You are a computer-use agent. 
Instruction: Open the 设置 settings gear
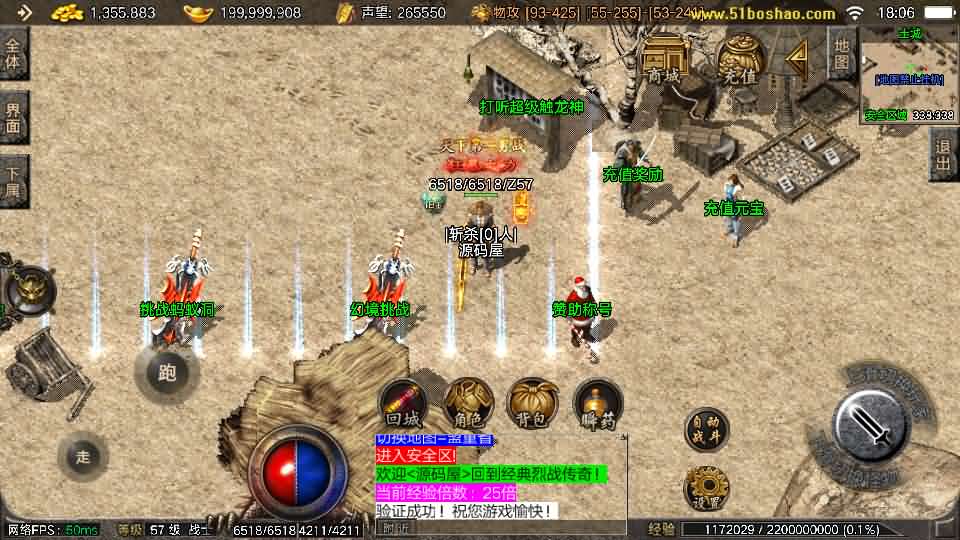[x=706, y=487]
